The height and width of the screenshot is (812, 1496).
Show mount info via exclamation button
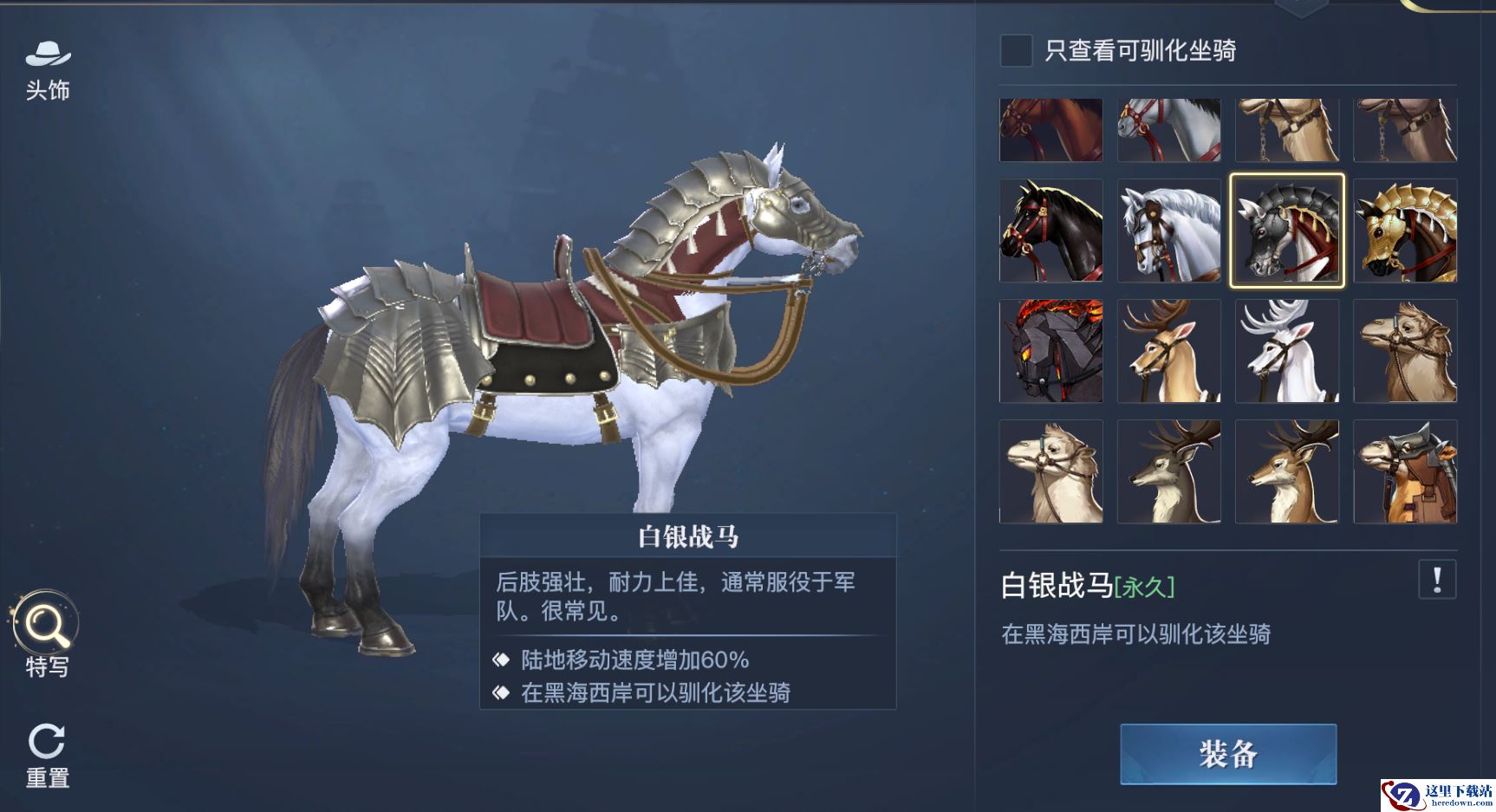point(1436,579)
